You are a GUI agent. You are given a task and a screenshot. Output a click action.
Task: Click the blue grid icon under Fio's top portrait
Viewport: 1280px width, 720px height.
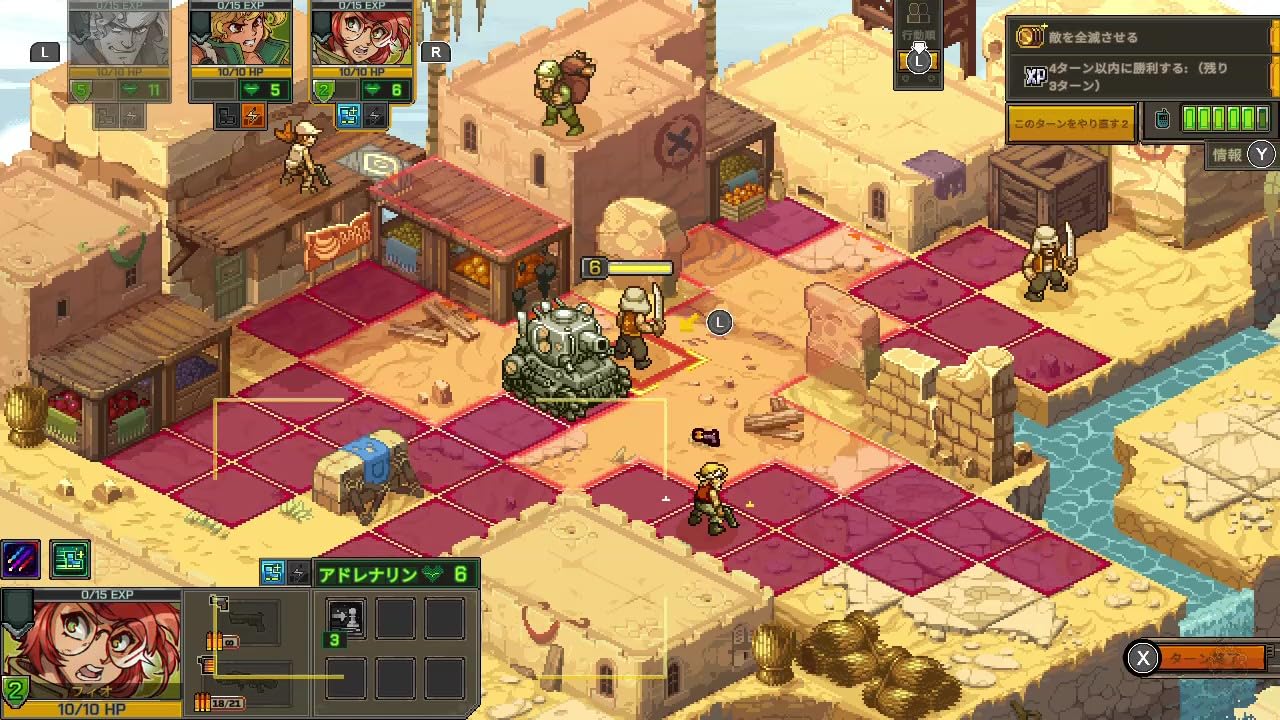click(x=349, y=114)
